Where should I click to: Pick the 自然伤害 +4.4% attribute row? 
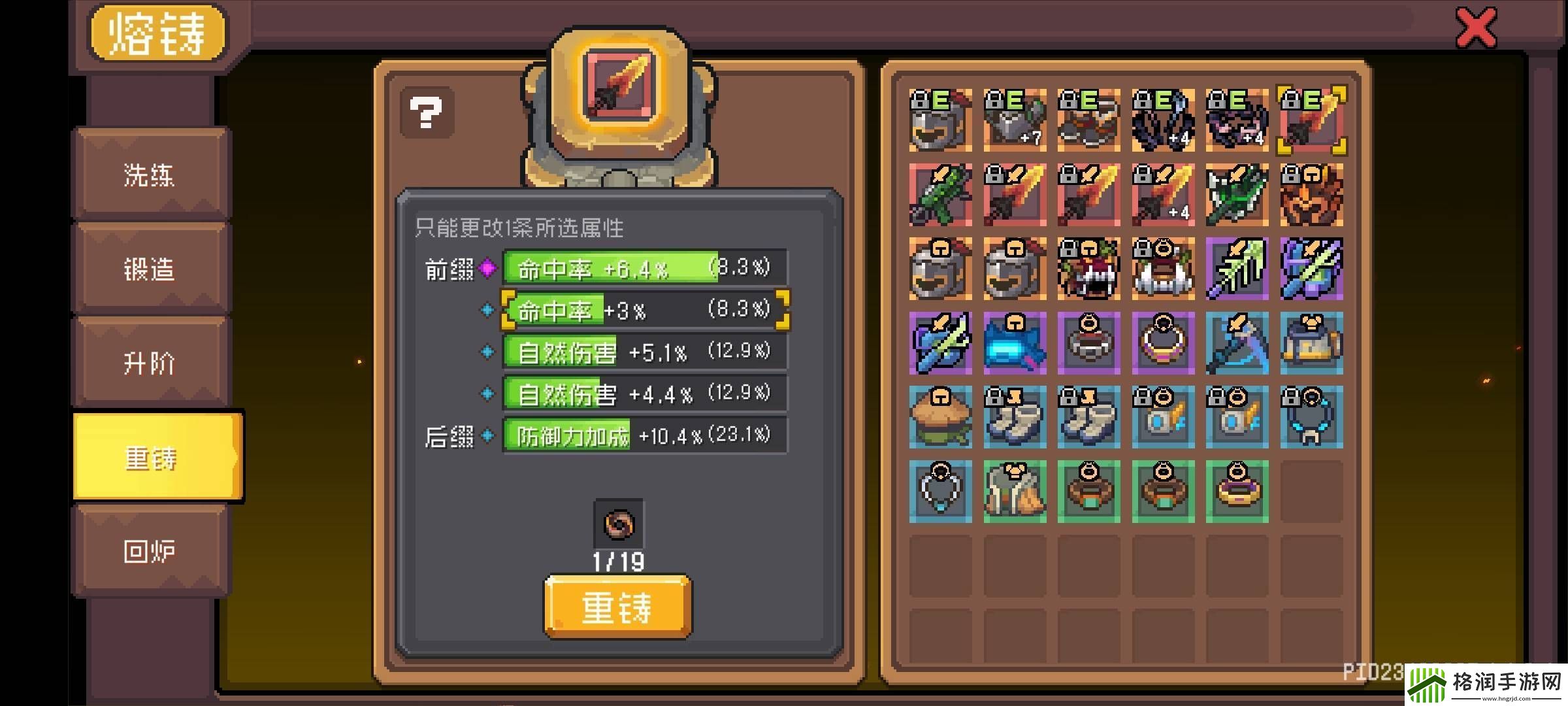(x=644, y=394)
